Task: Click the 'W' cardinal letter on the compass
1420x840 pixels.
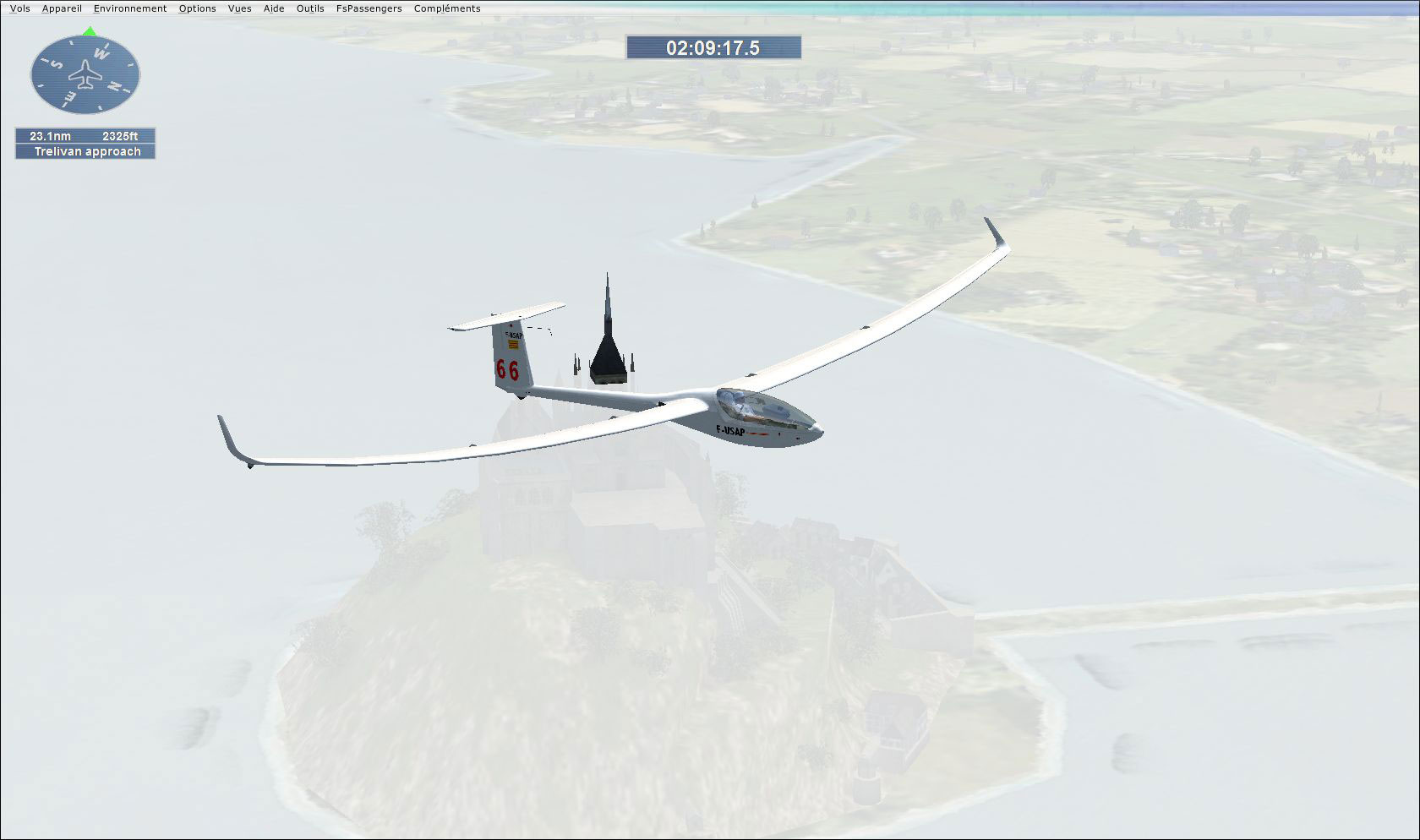Action: (x=100, y=53)
